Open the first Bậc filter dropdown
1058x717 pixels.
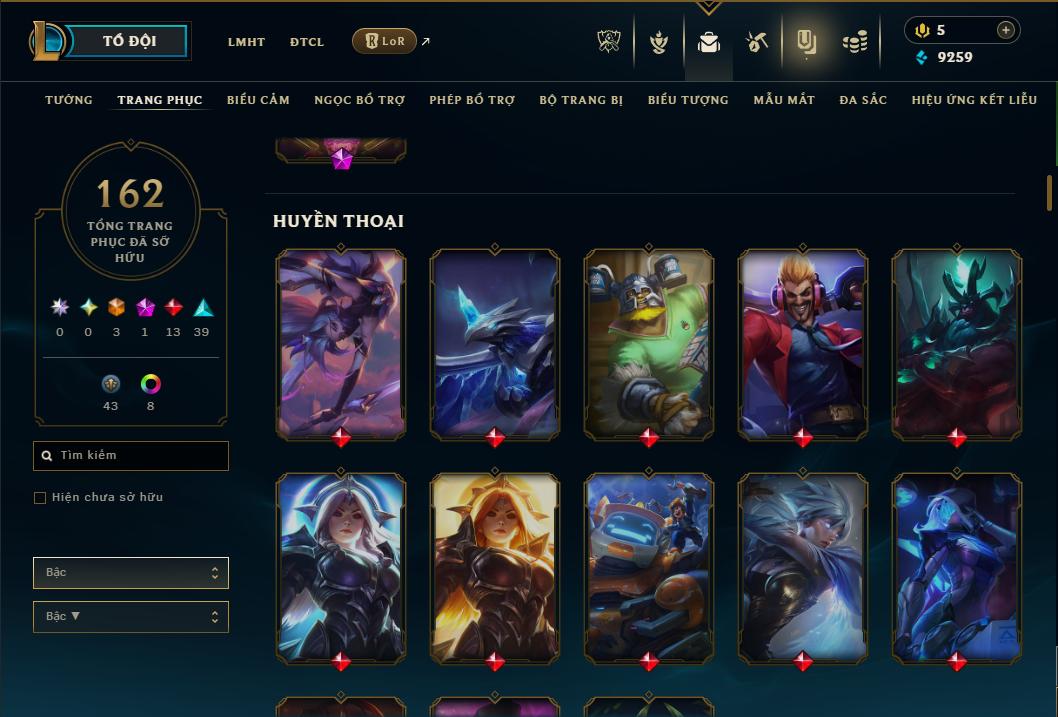[x=131, y=573]
